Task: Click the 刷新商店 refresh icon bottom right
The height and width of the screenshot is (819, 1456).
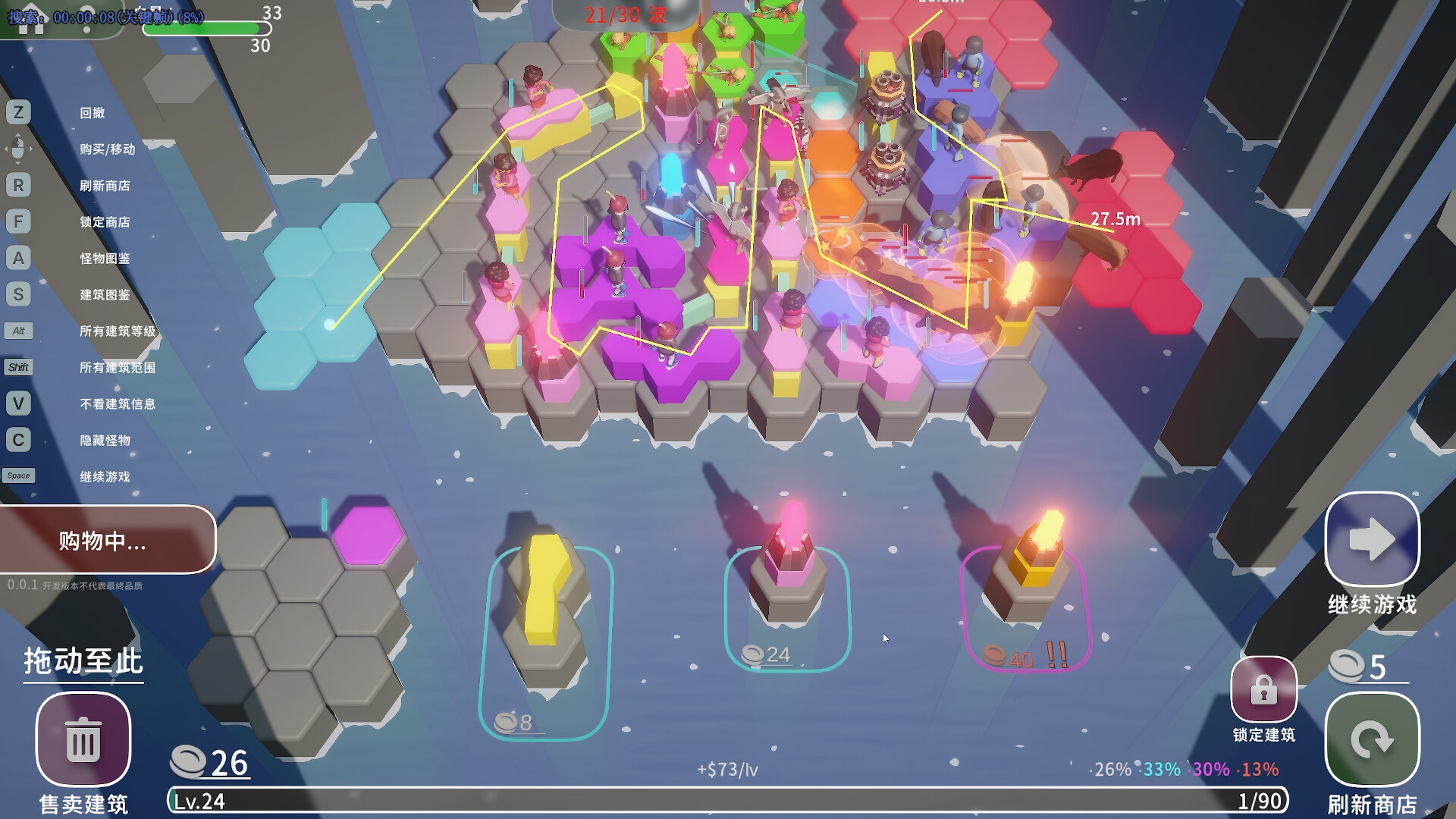Action: 1373,739
